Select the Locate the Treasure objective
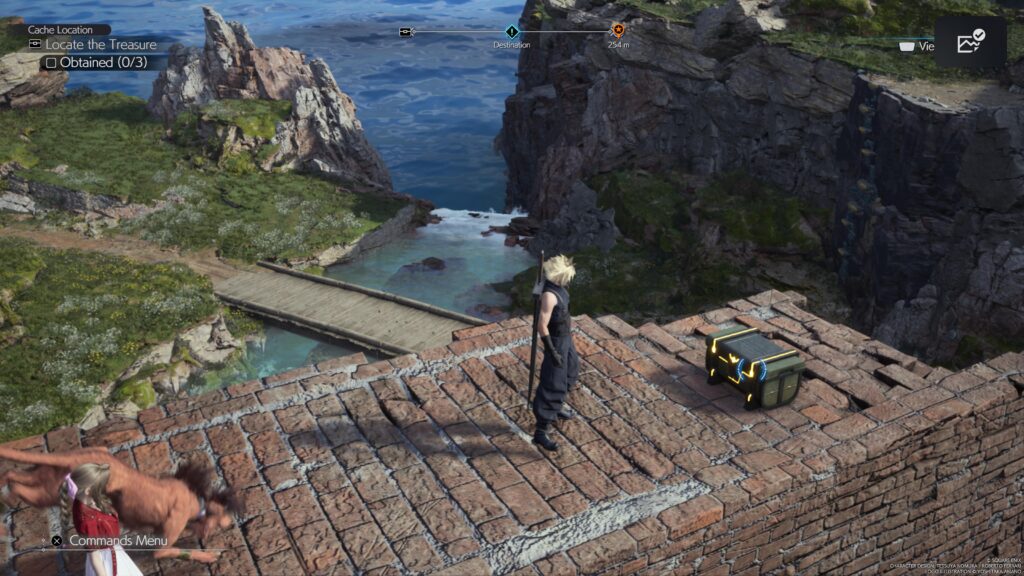Screen dimensions: 1024x576 tap(92, 44)
